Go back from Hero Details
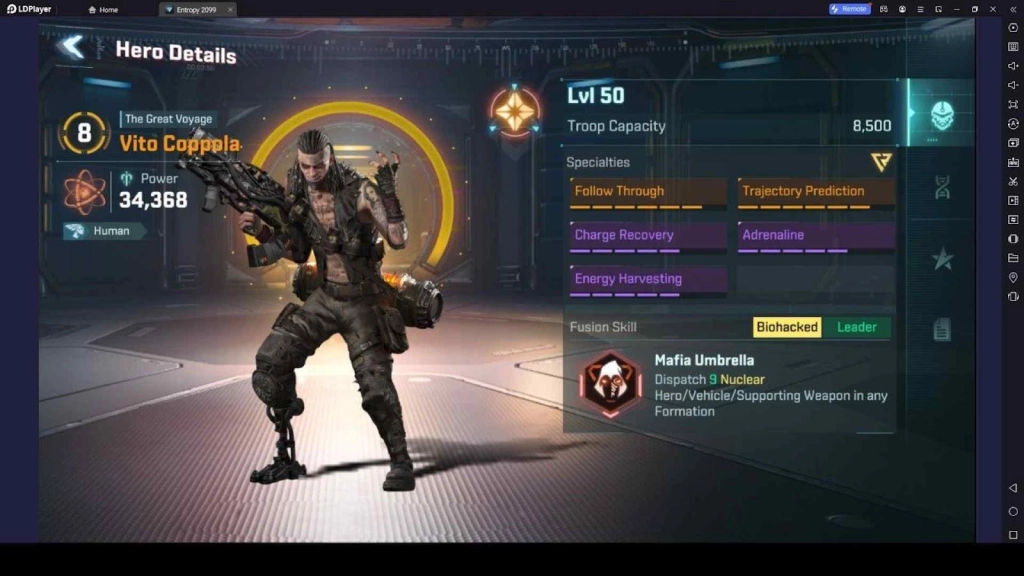Screen dimensions: 1024x576 click(x=72, y=47)
